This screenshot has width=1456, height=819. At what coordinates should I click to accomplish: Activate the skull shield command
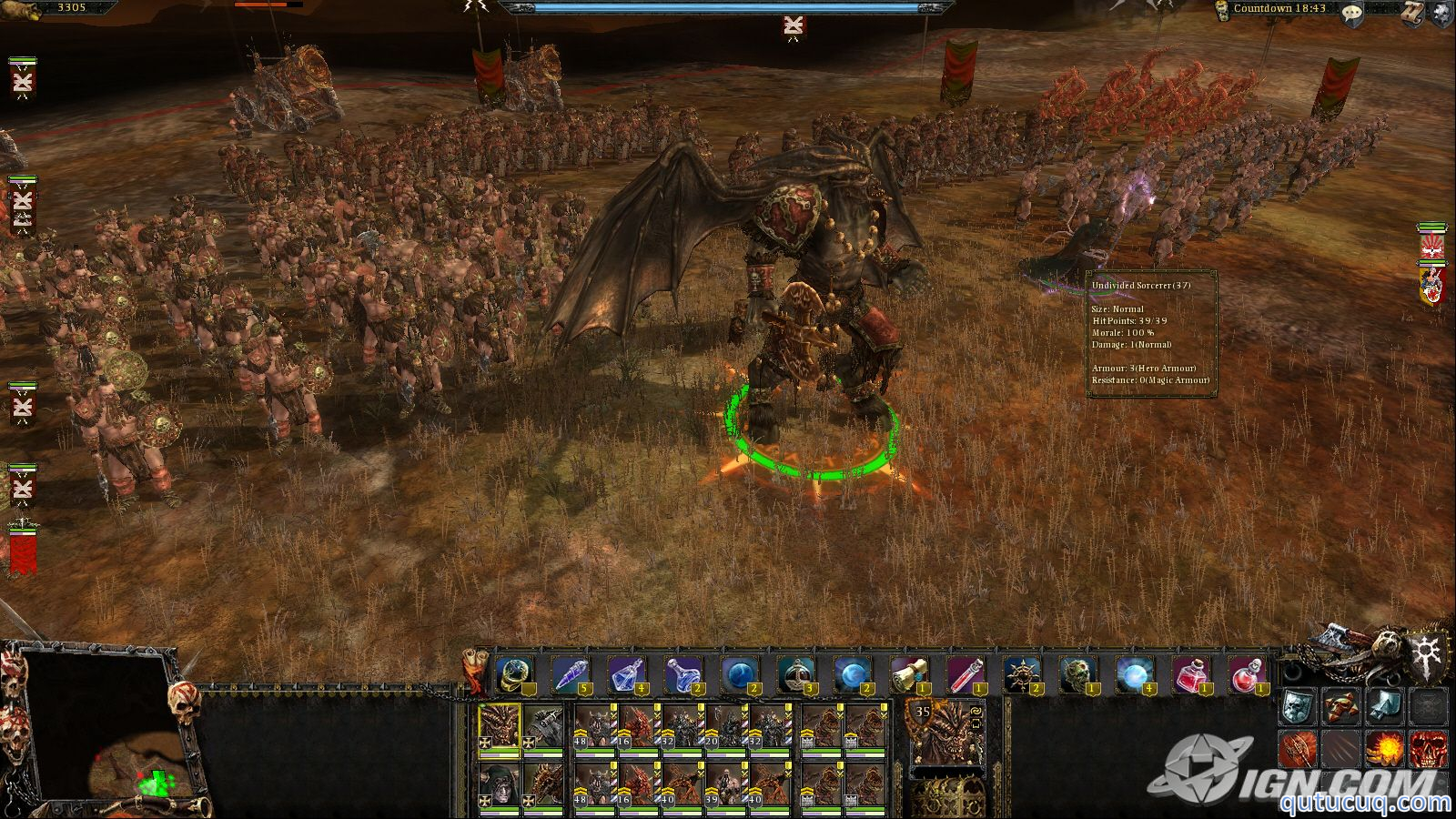[x=1299, y=706]
